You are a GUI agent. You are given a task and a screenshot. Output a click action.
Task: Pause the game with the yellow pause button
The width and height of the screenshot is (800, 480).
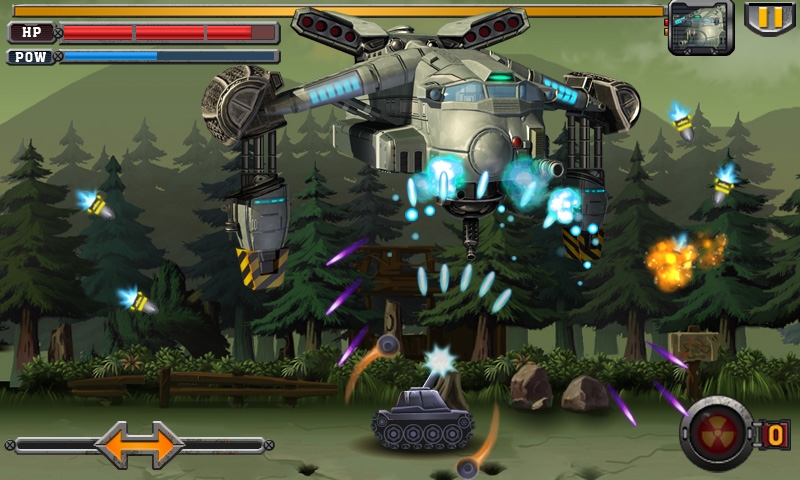pos(769,18)
